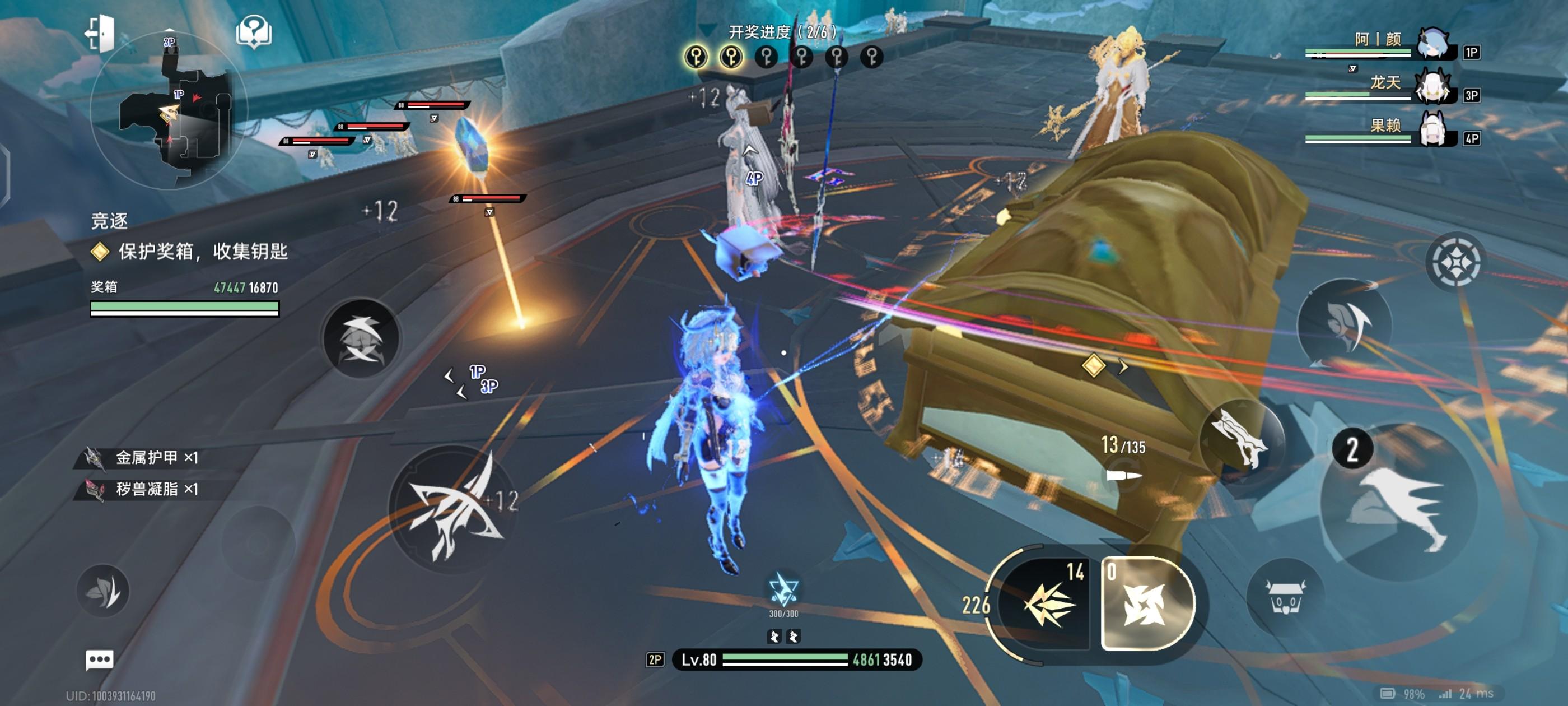Viewport: 1568px width, 706px height.
Task: Summon the horned demon pet icon
Action: pyautogui.click(x=1285, y=597)
